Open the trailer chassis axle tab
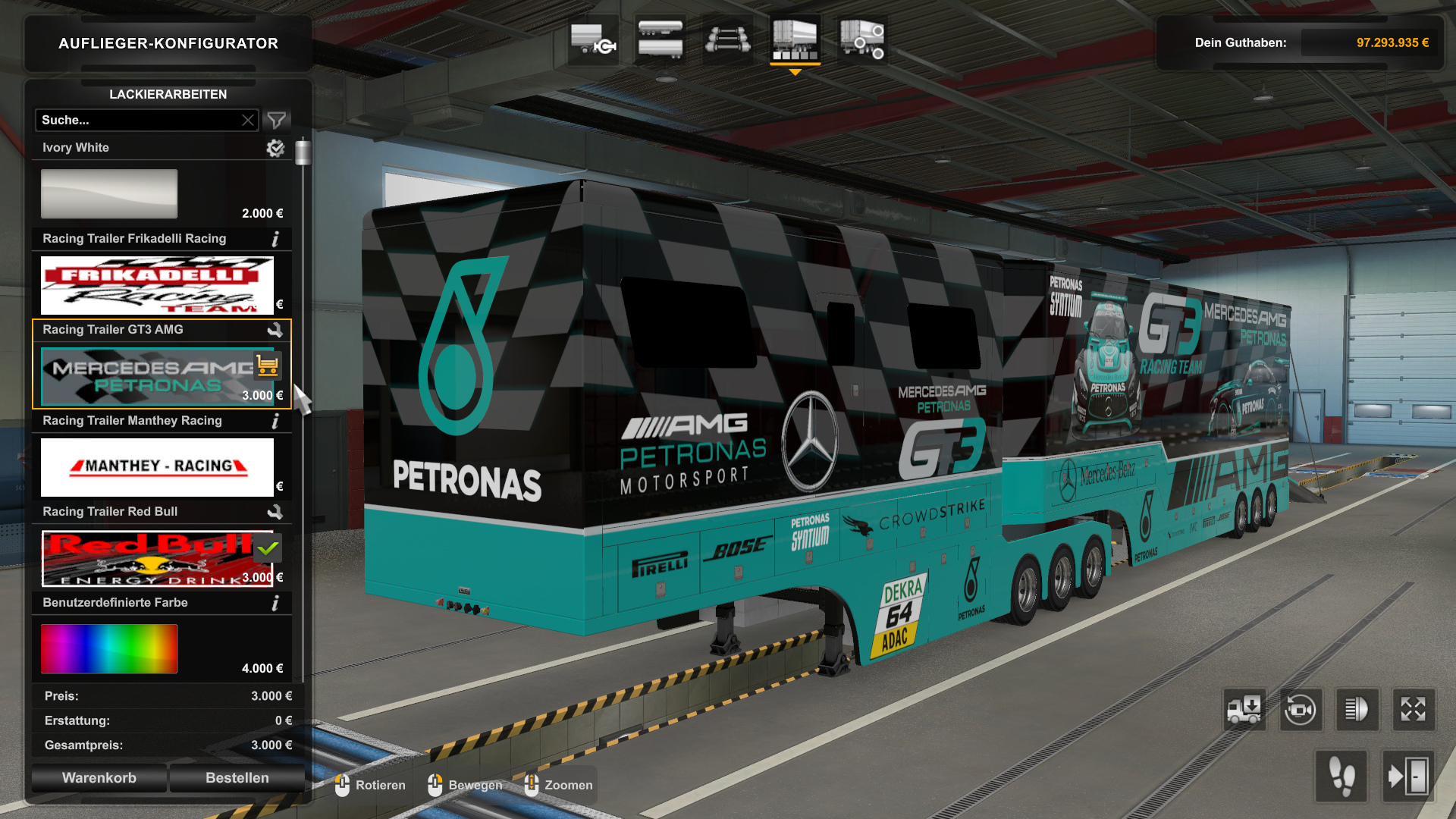 tap(727, 39)
